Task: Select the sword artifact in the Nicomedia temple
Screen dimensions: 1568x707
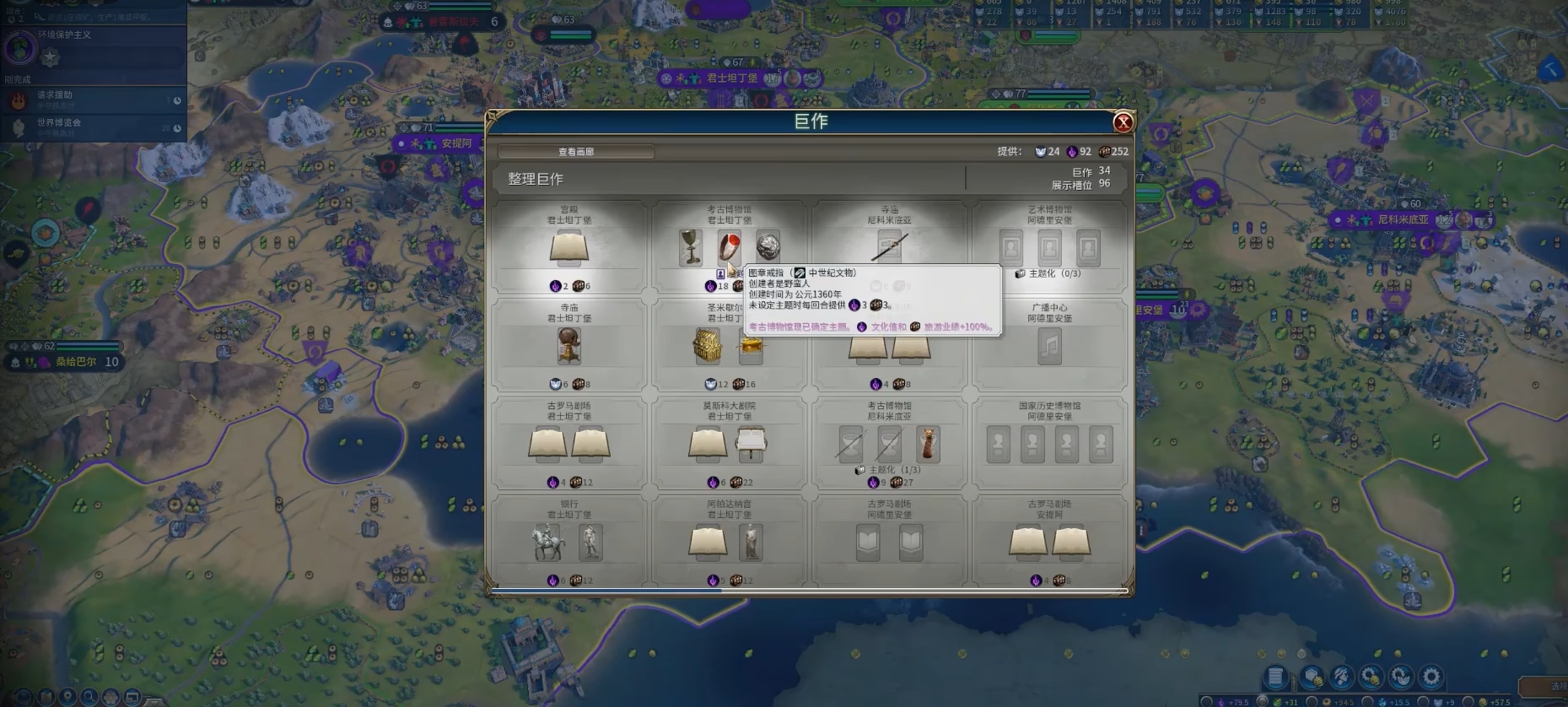Action: tap(889, 248)
